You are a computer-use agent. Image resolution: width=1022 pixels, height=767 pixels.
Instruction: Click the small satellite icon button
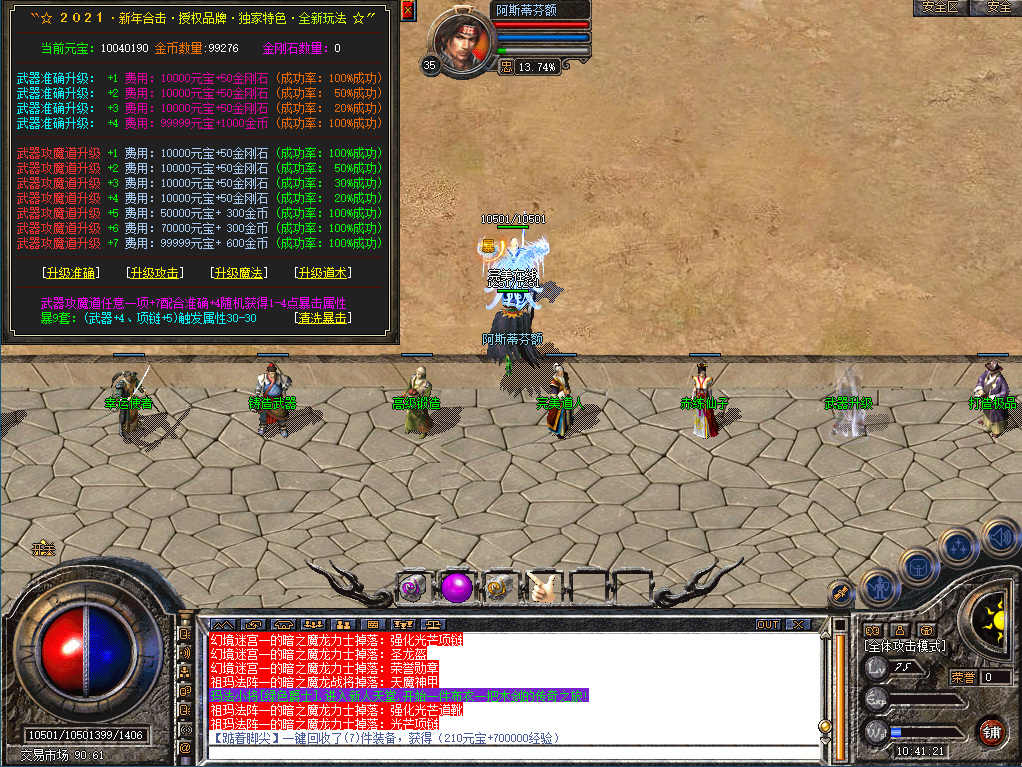[x=841, y=593]
